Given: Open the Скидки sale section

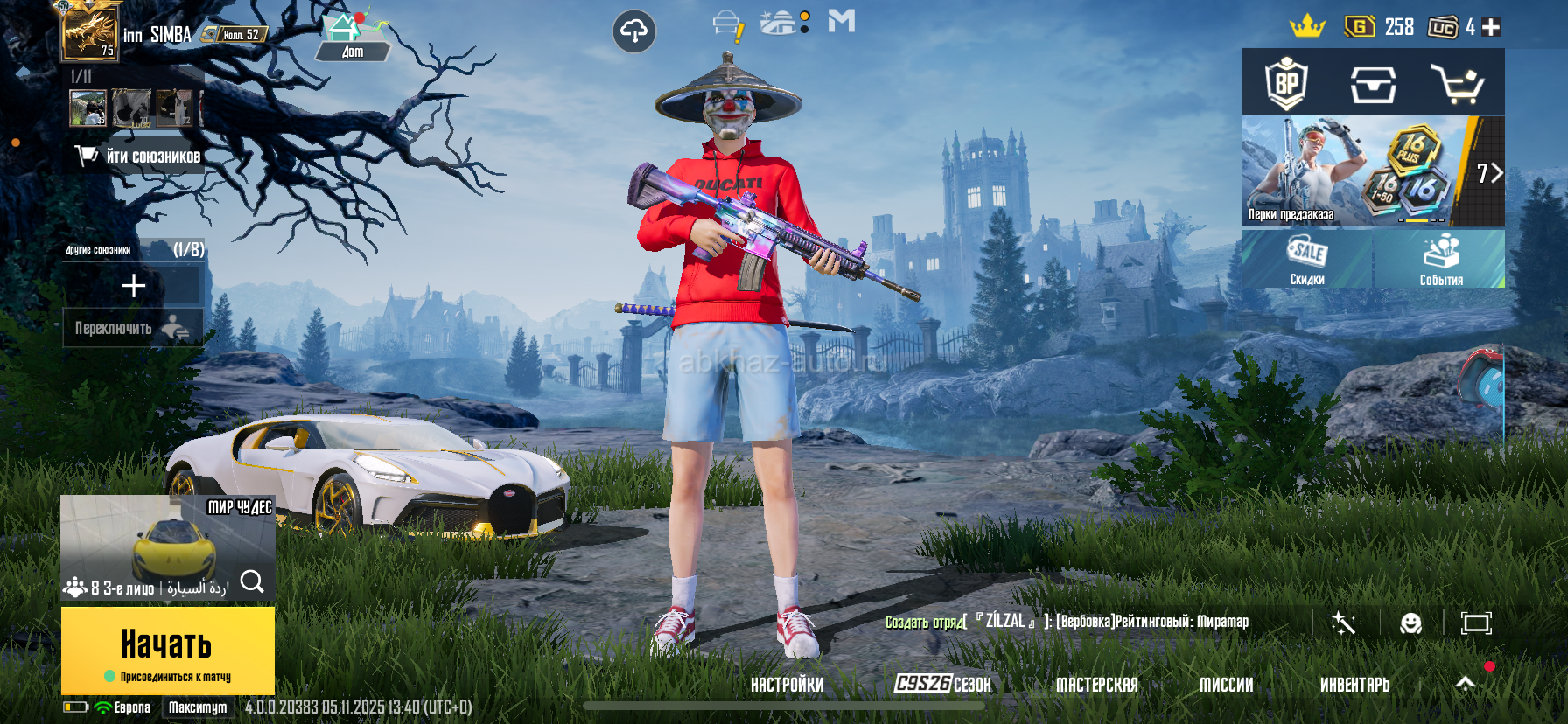Looking at the screenshot, I should (x=1307, y=260).
